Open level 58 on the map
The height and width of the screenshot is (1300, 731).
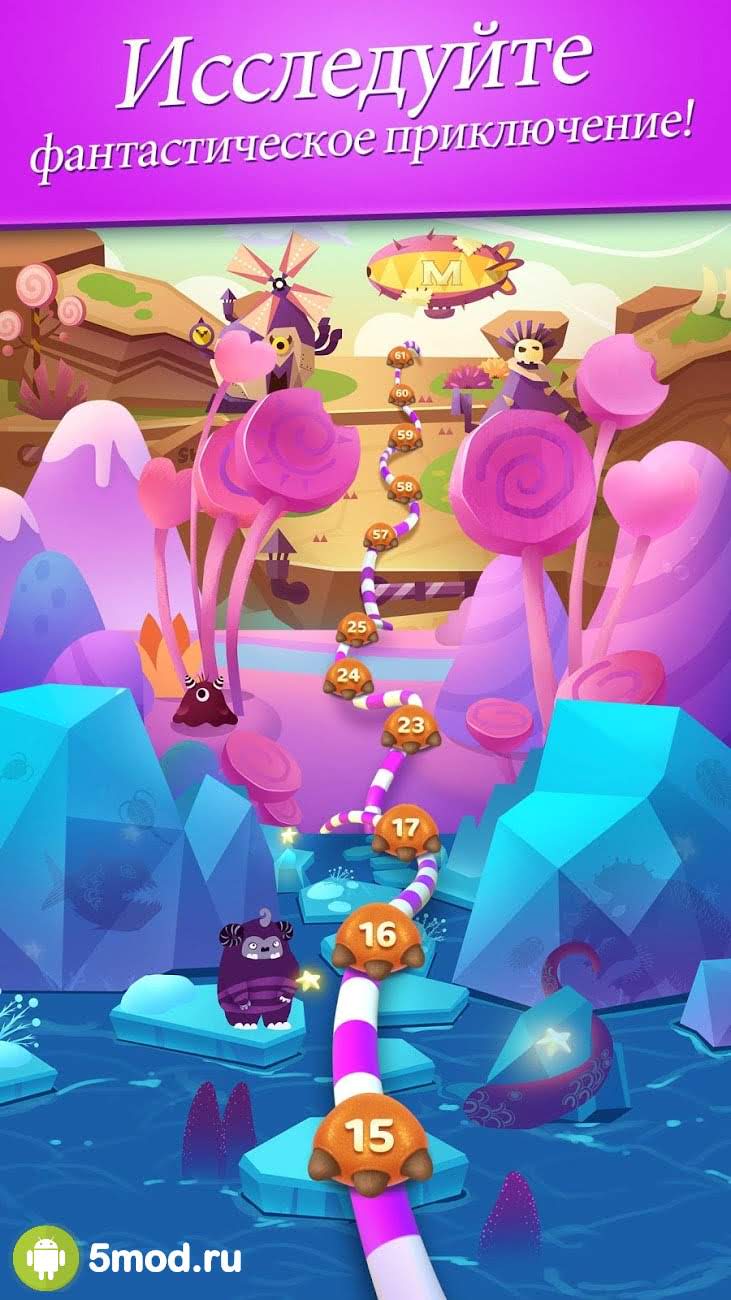click(x=404, y=488)
